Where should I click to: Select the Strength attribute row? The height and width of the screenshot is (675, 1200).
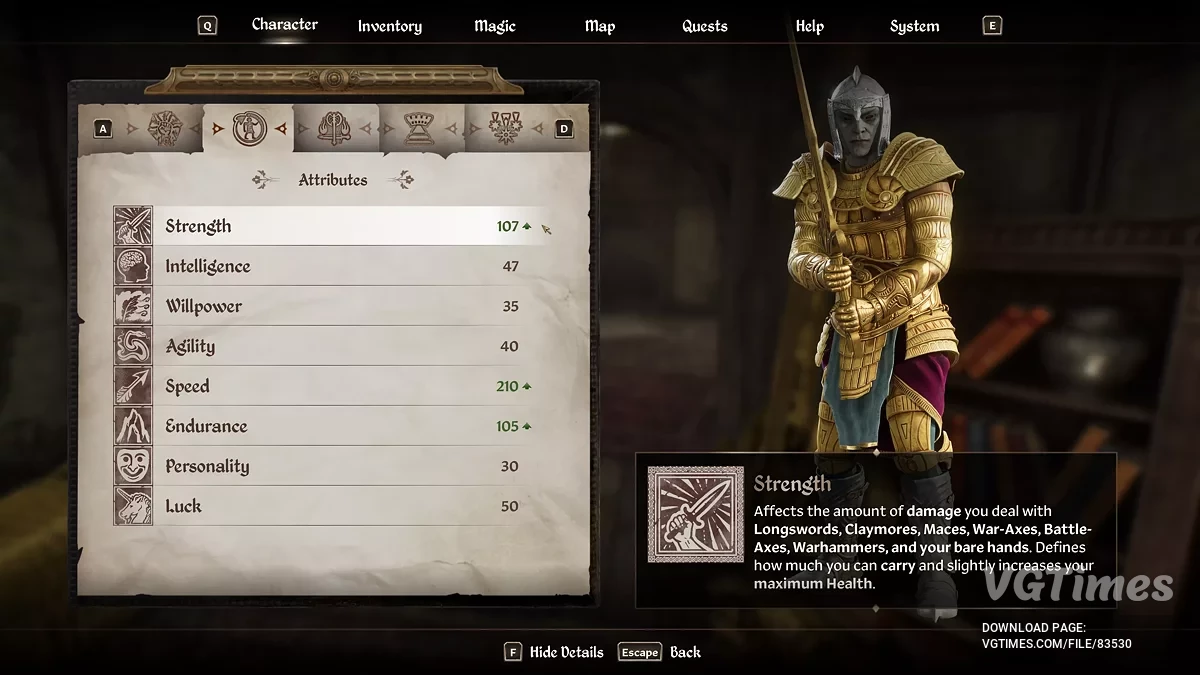coord(330,226)
